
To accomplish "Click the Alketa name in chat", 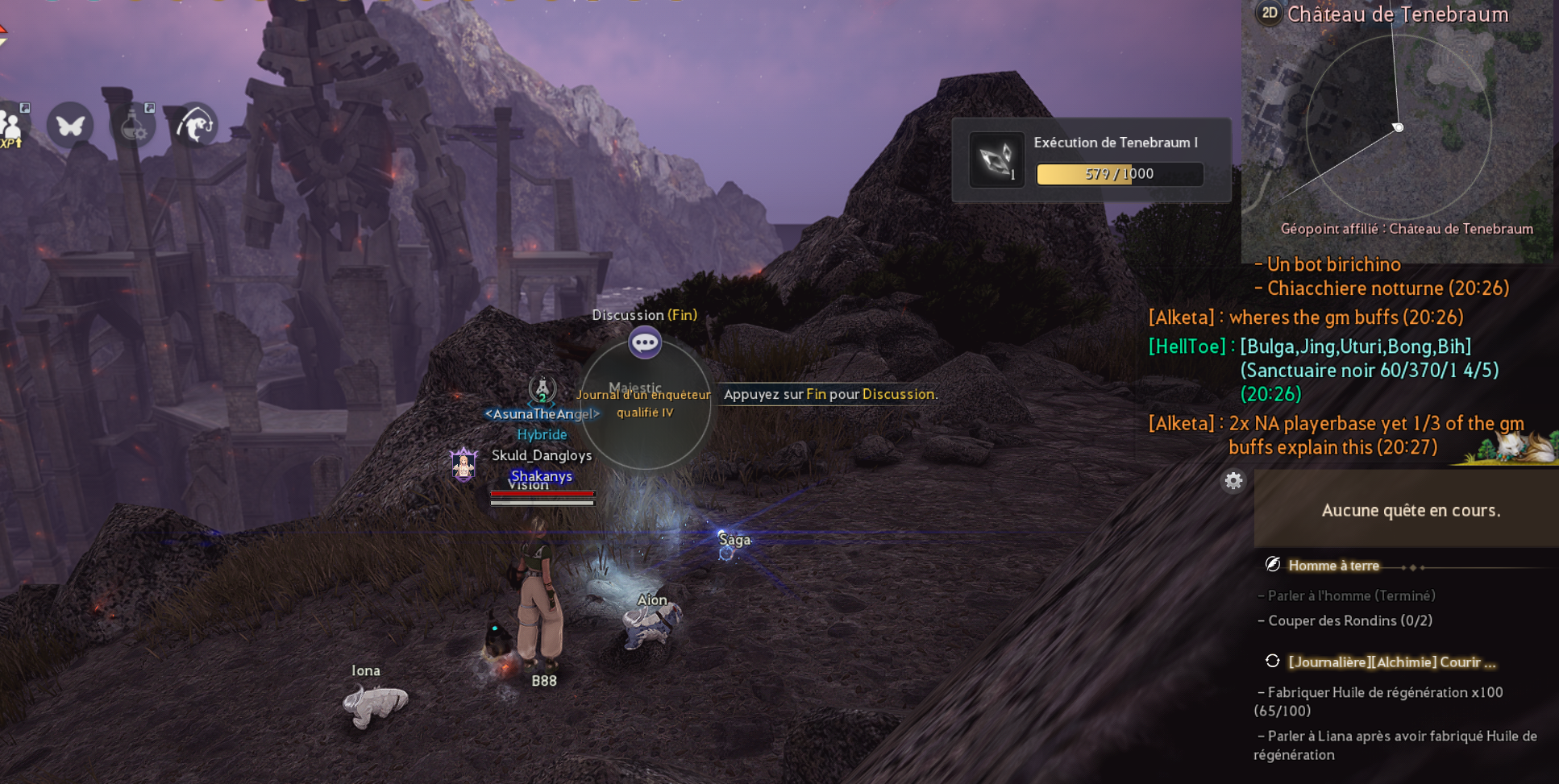I will click(1181, 317).
